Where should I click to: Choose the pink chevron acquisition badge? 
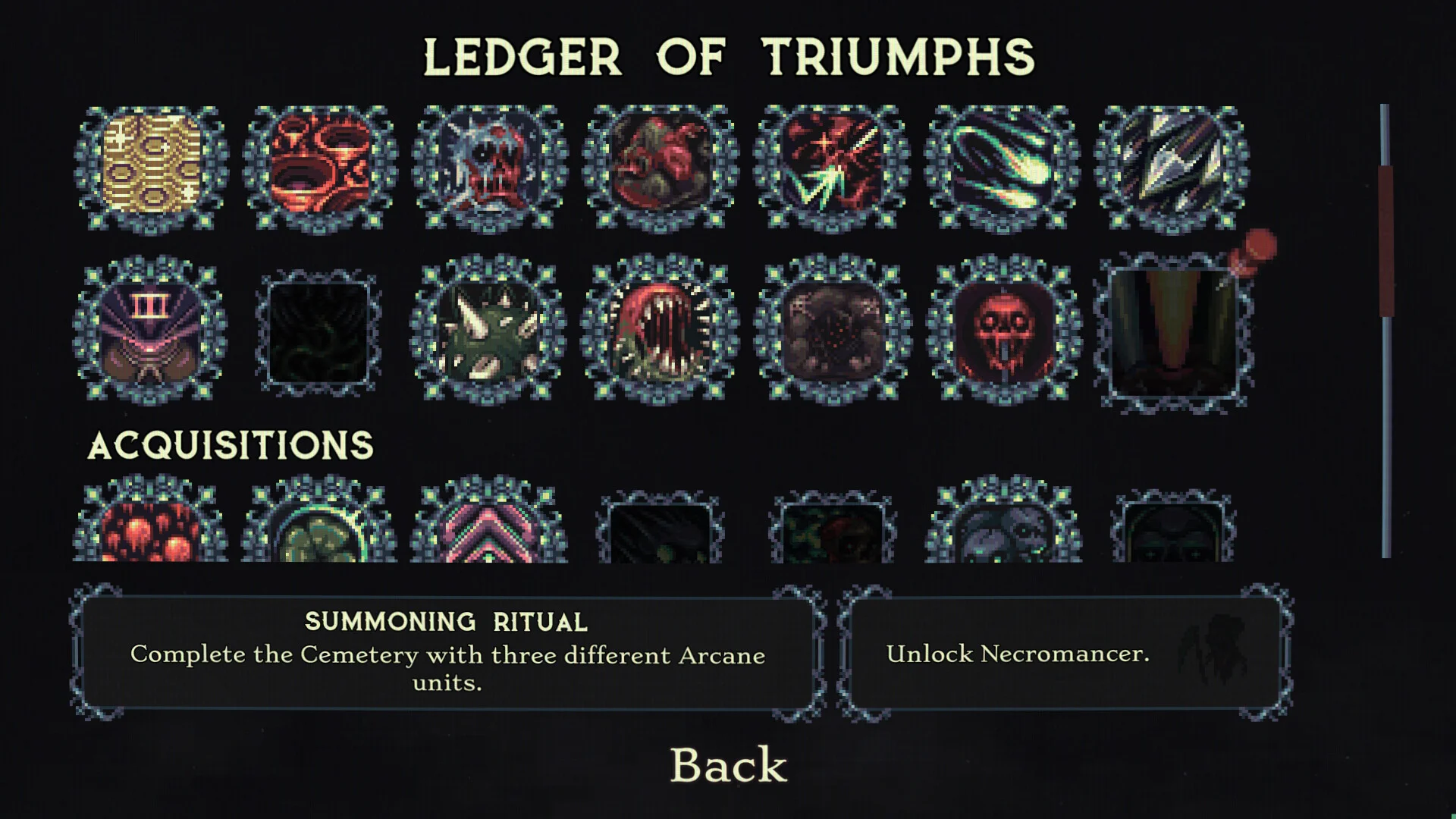pyautogui.click(x=490, y=526)
